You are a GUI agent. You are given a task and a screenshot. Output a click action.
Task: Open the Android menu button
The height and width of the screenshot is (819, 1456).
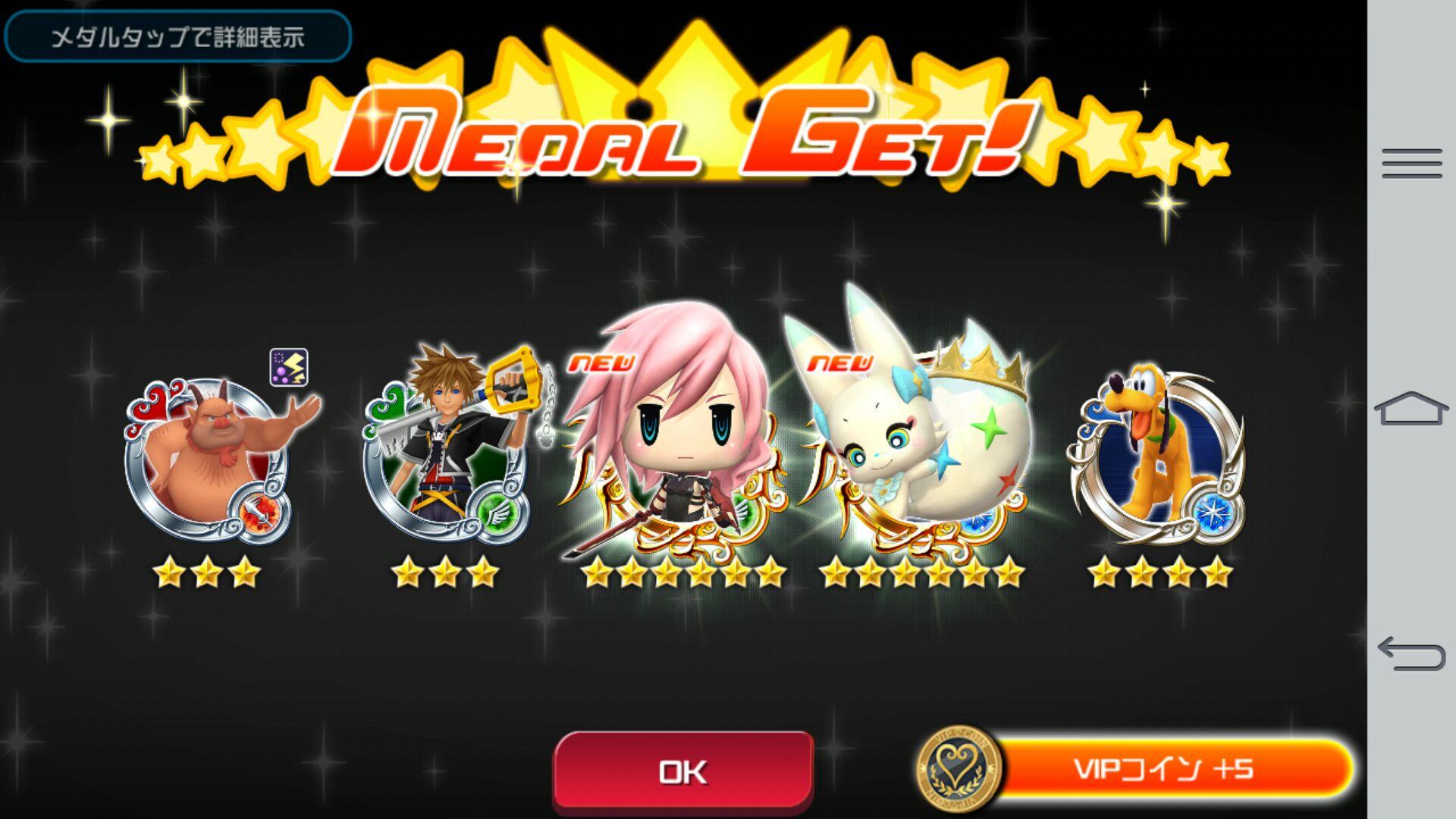1411,163
